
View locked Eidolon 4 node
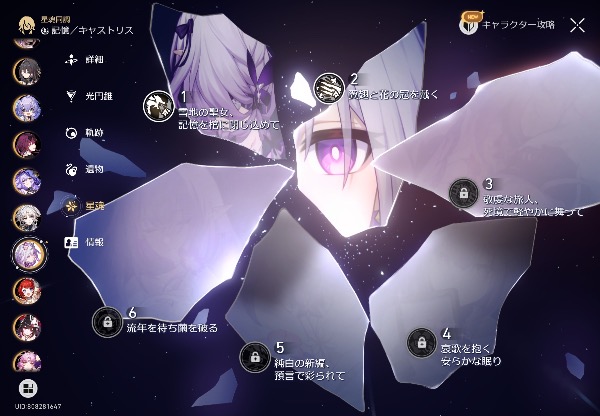tap(422, 341)
